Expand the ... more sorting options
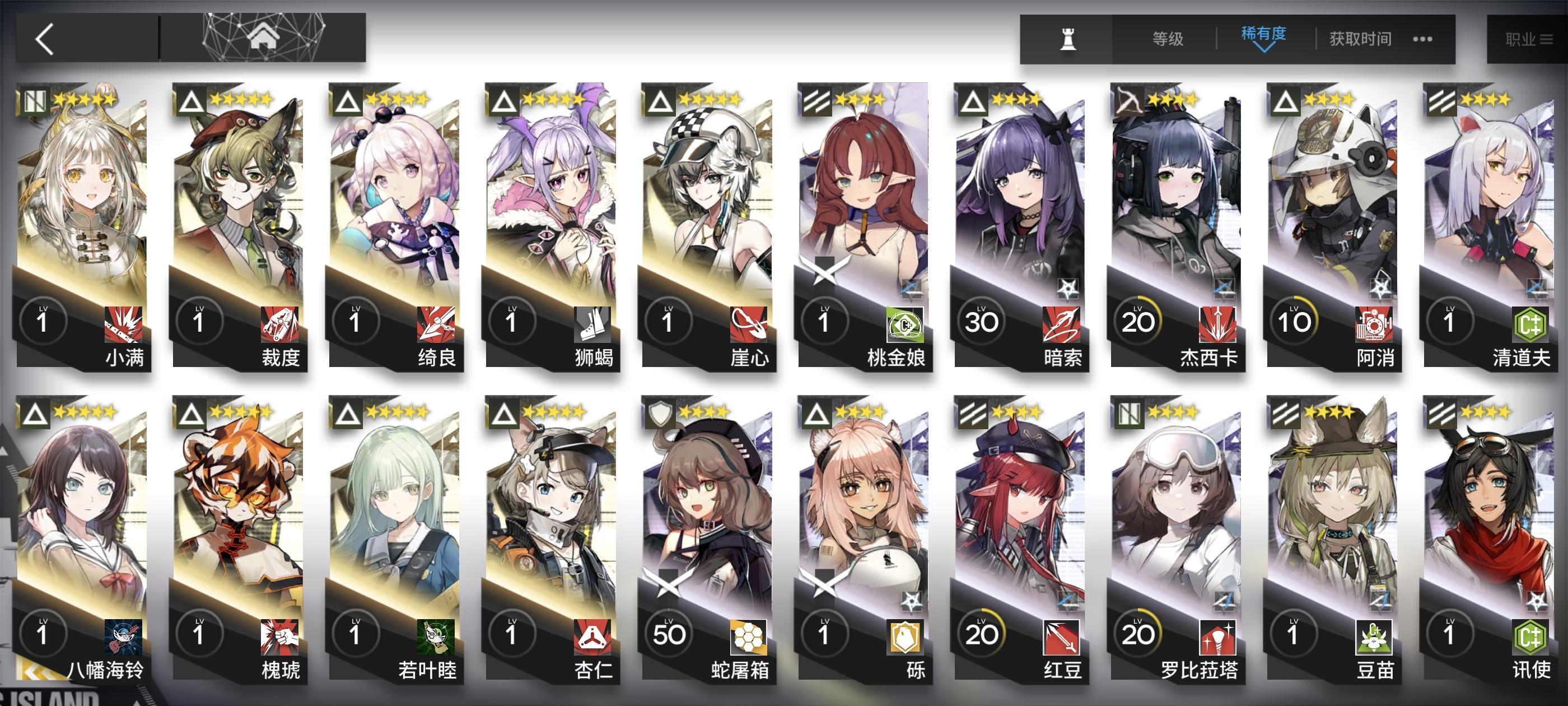Screen dimensions: 1568x706 pos(1421,39)
